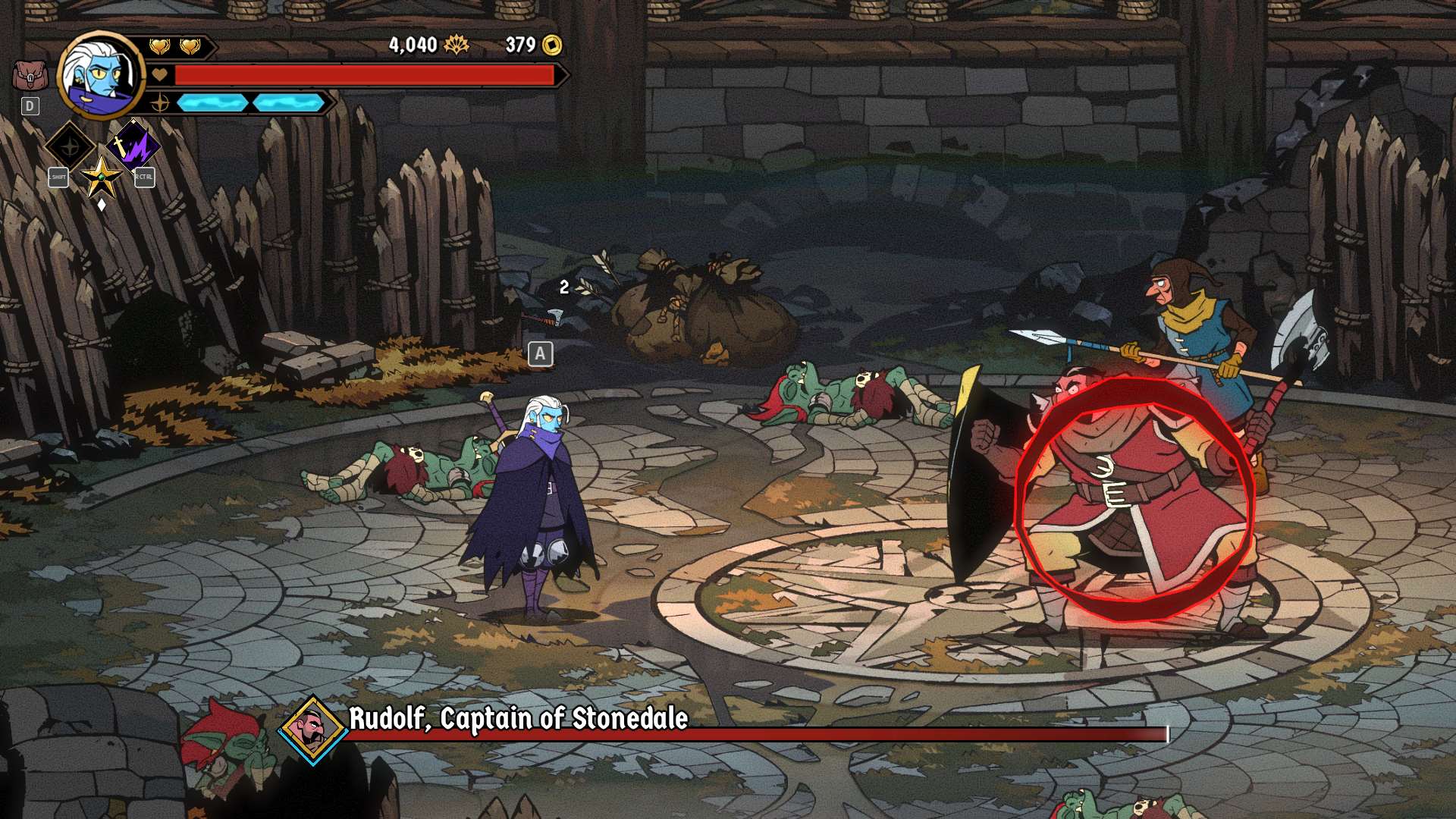This screenshot has width=1456, height=819.
Task: Click Rudolf's boss portrait icon
Action: tap(312, 729)
